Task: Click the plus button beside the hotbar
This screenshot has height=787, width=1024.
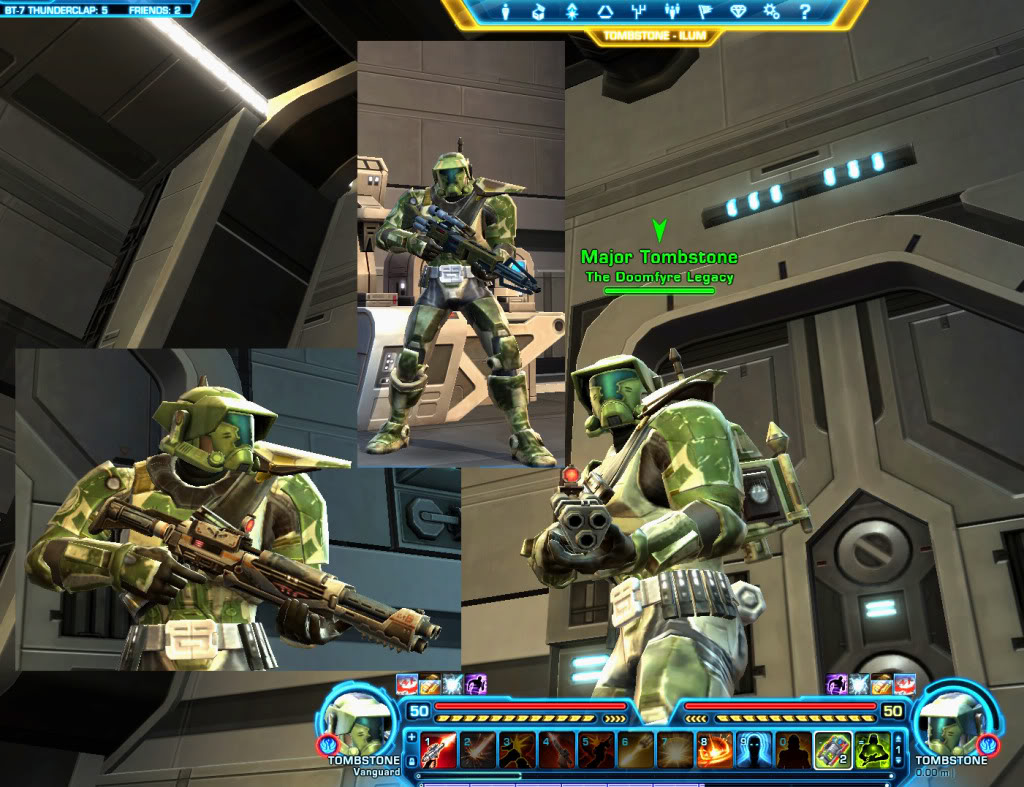Action: 412,736
